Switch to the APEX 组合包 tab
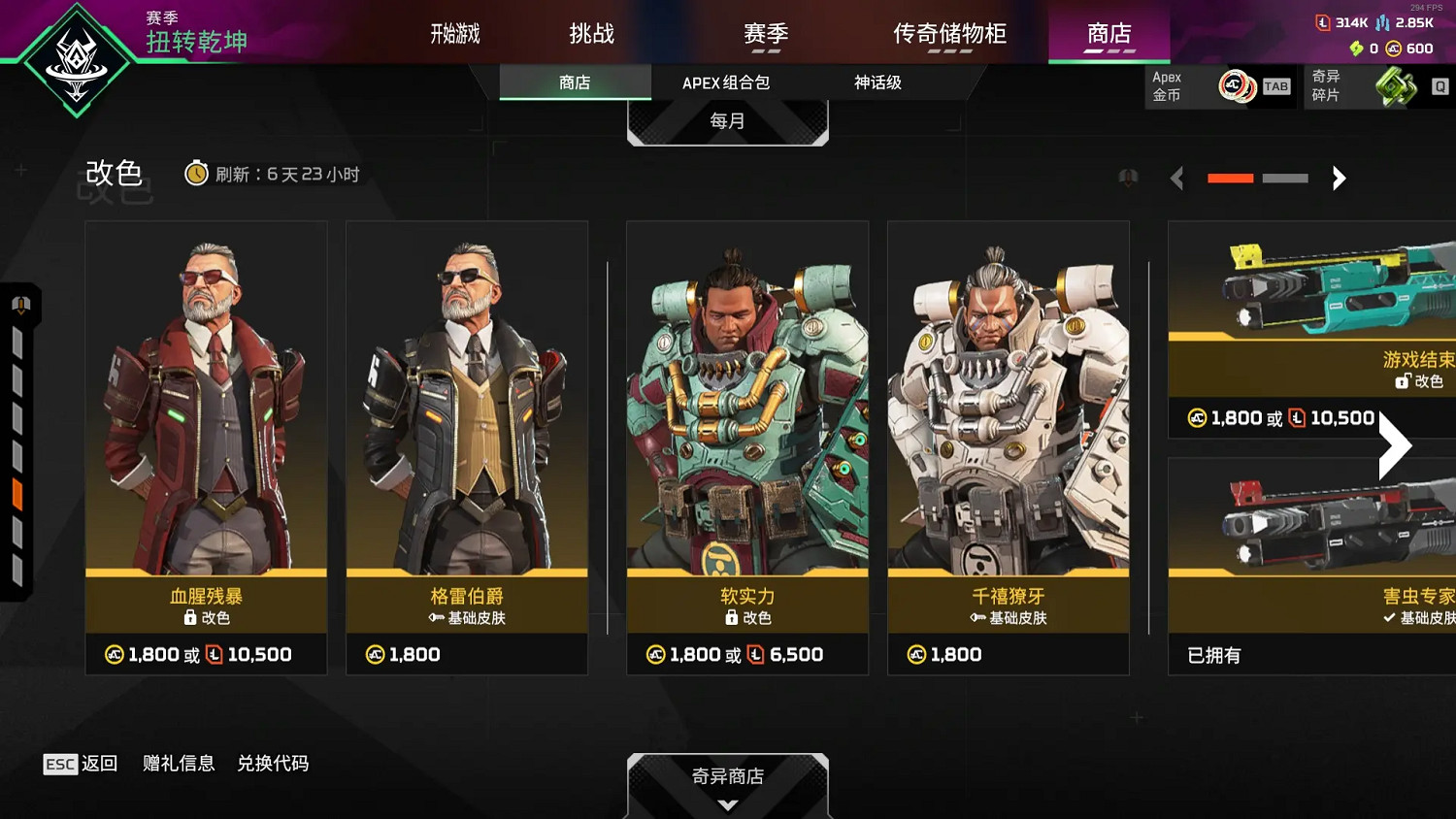Image resolution: width=1456 pixels, height=819 pixels. tap(724, 82)
